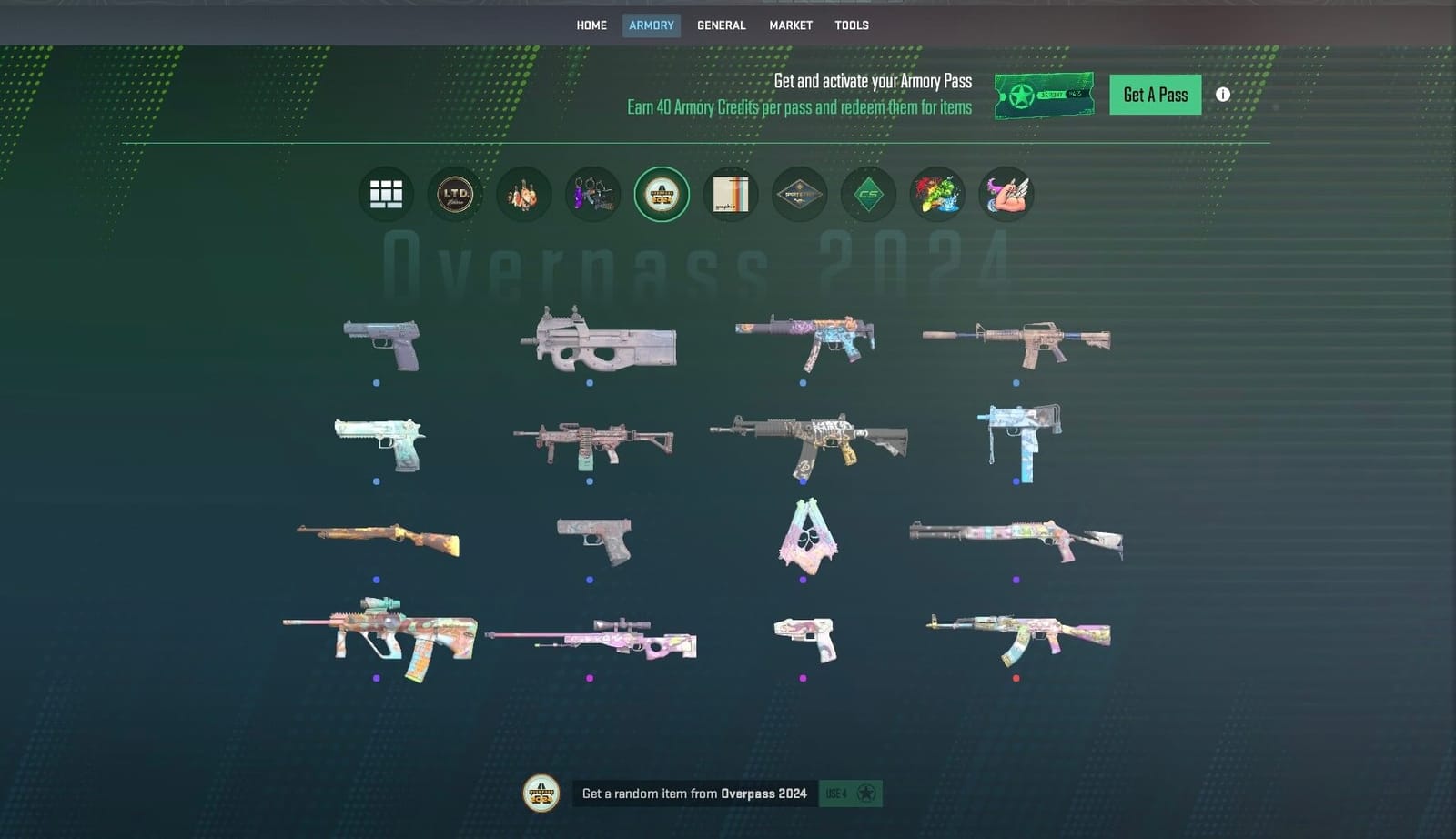Open the chicken-themed collection icon
The image size is (1456, 839).
click(523, 194)
